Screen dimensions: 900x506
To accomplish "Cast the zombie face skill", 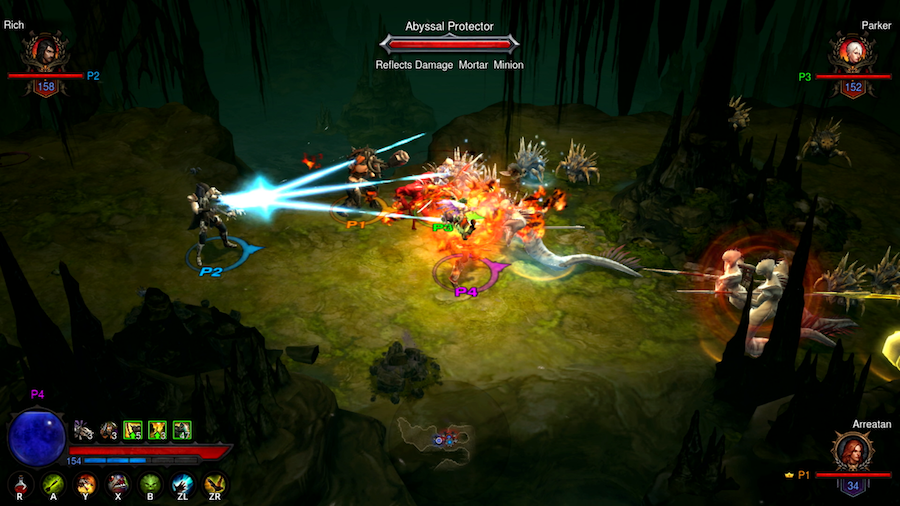I will 118,486.
